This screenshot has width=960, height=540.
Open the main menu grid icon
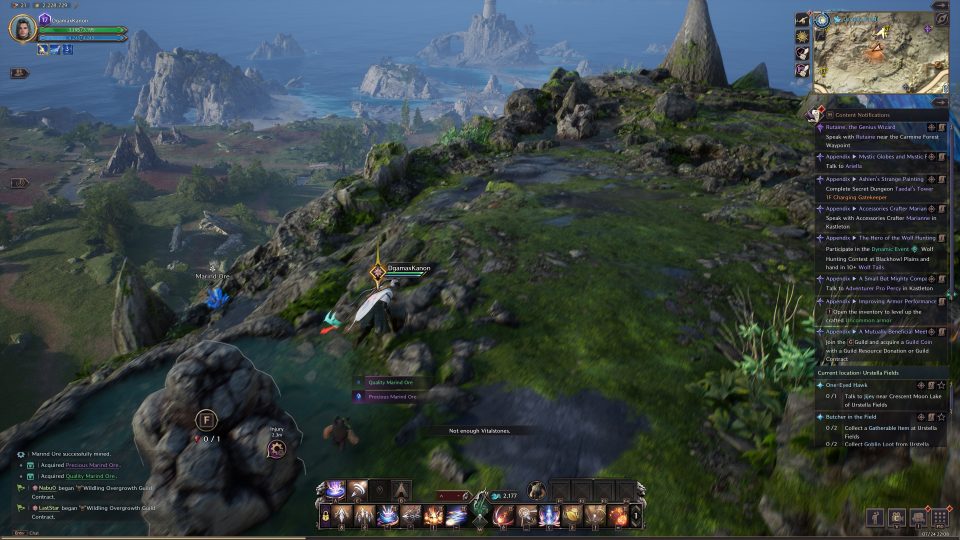coord(939,517)
